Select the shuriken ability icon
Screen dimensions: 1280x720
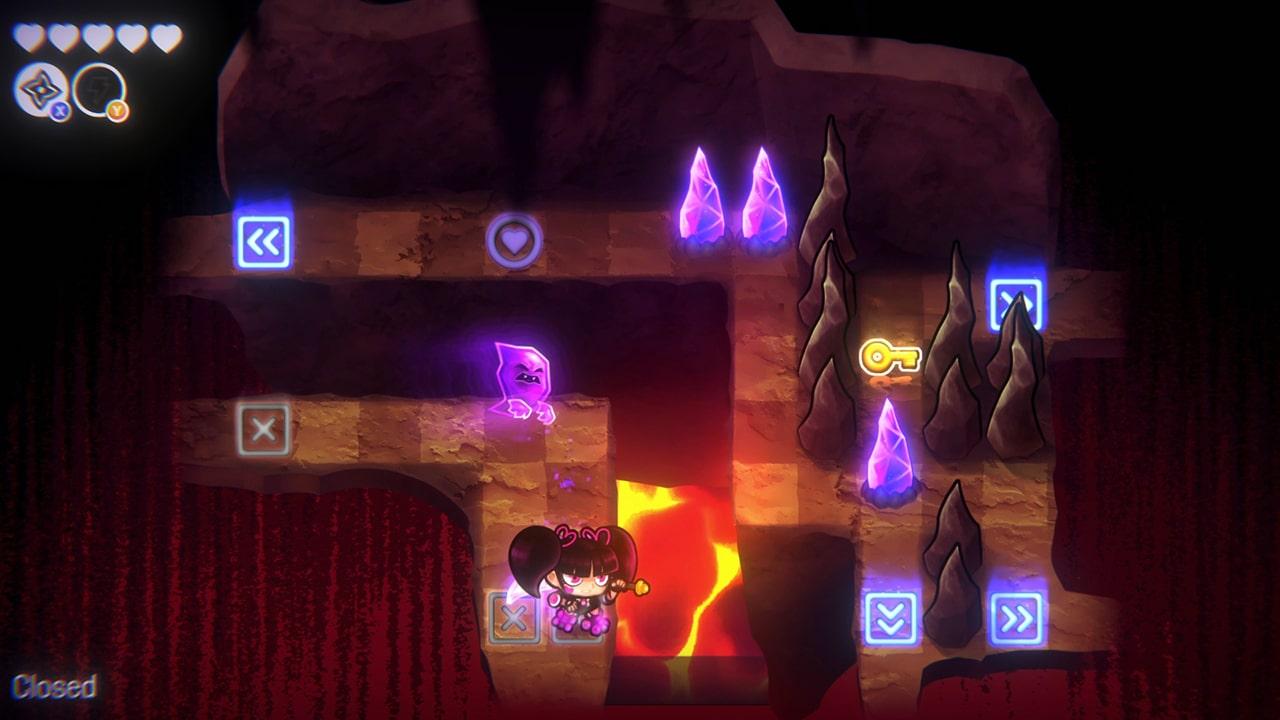pyautogui.click(x=40, y=87)
